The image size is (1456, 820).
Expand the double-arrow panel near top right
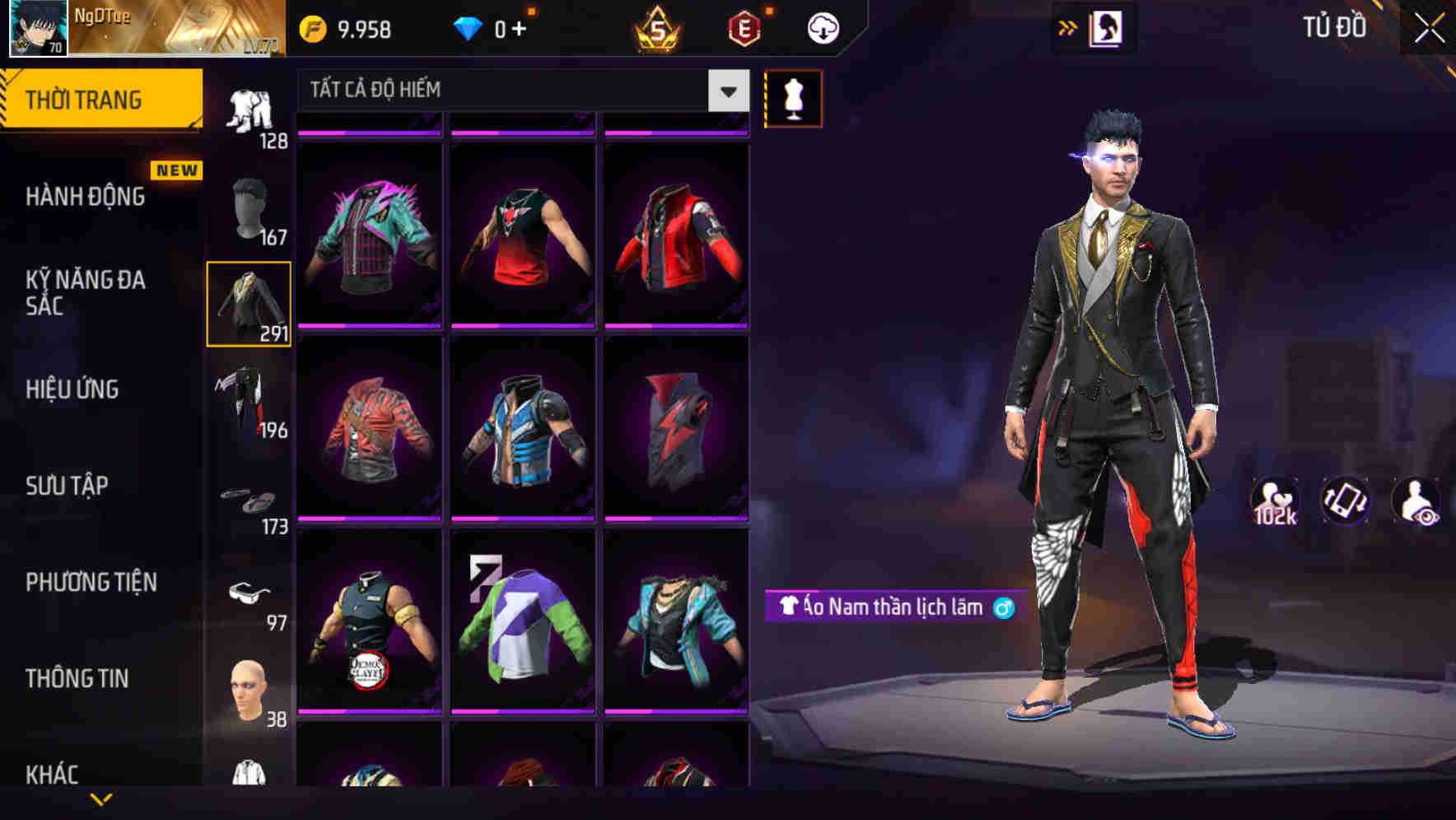point(1067,26)
